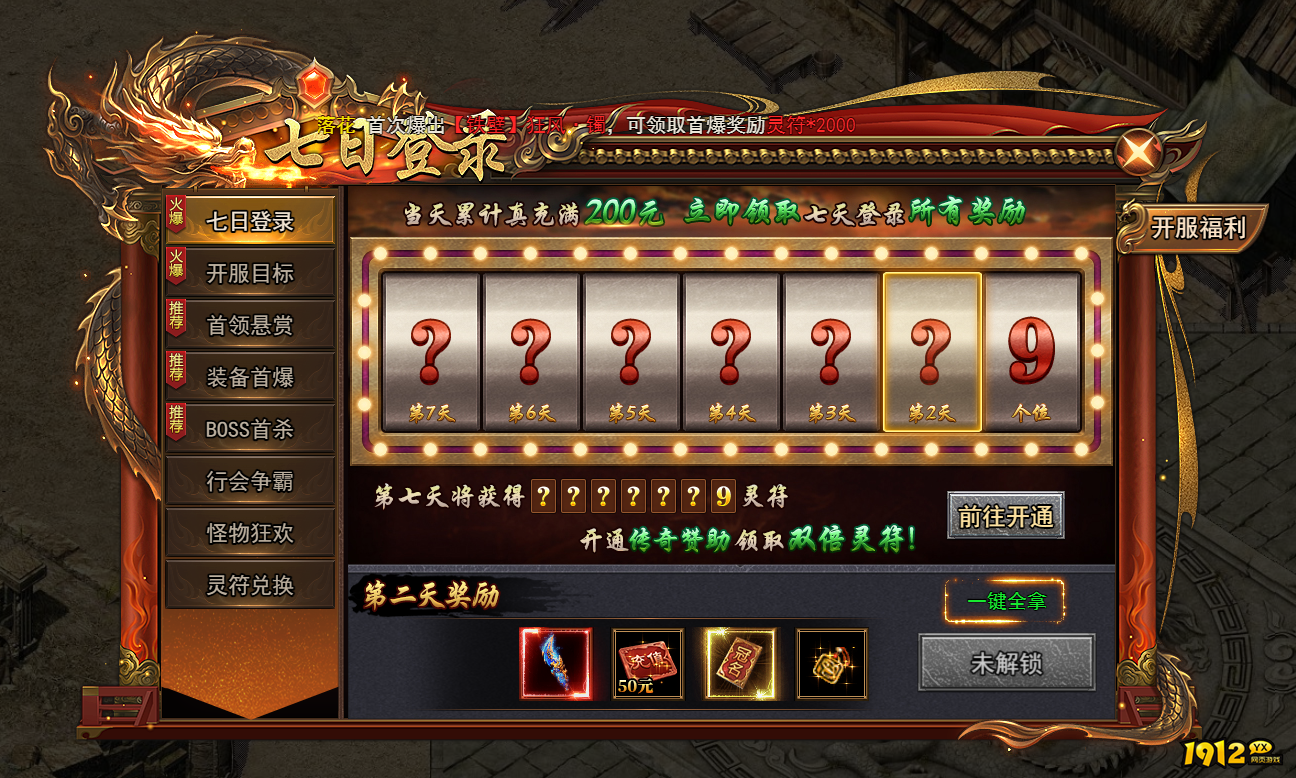Choose the 冠名 red card reward
Image resolution: width=1296 pixels, height=778 pixels.
(x=740, y=663)
